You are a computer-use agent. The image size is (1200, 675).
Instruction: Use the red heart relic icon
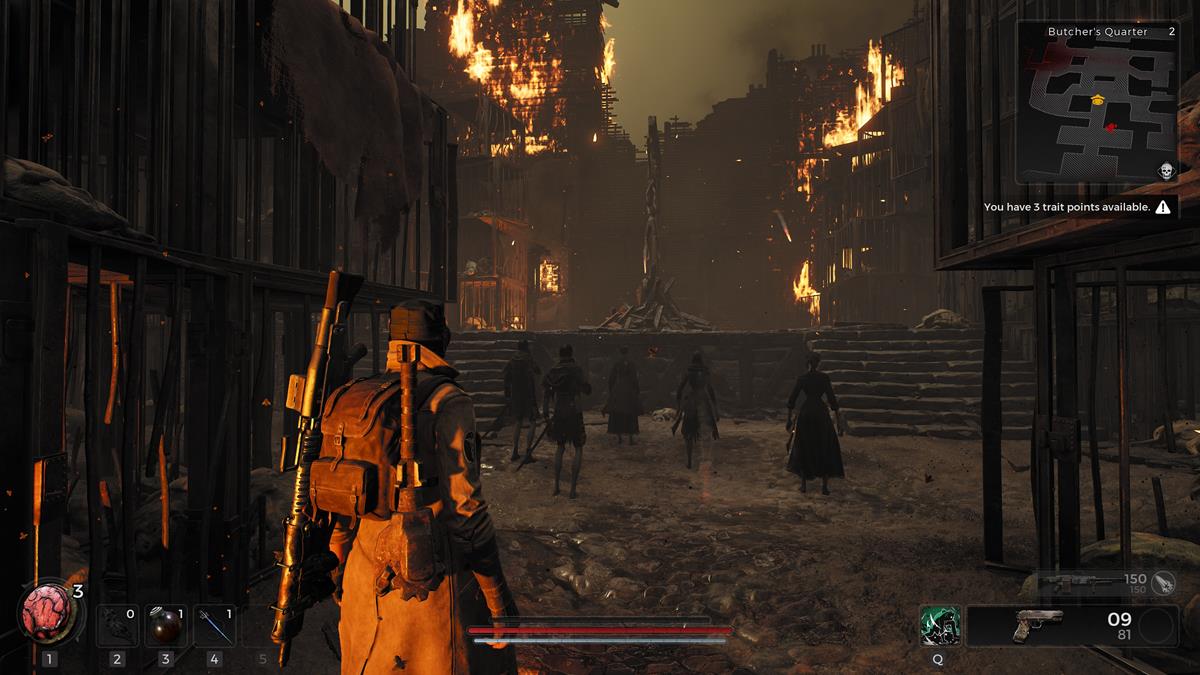(49, 613)
